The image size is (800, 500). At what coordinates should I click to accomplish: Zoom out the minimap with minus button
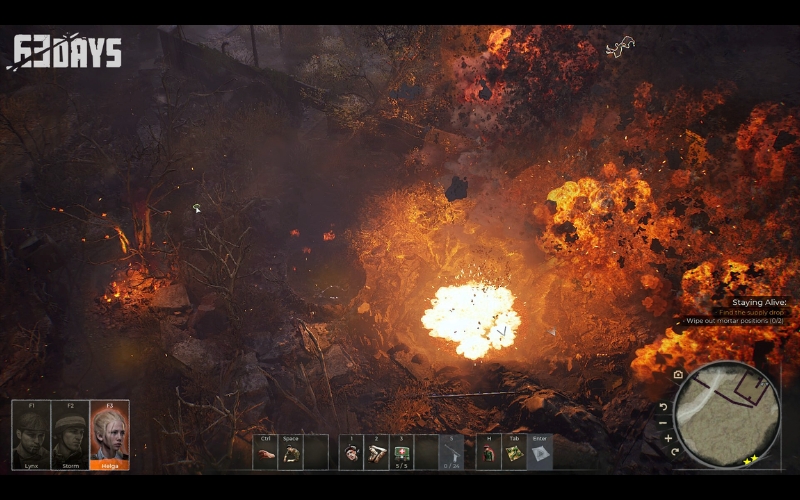663,422
